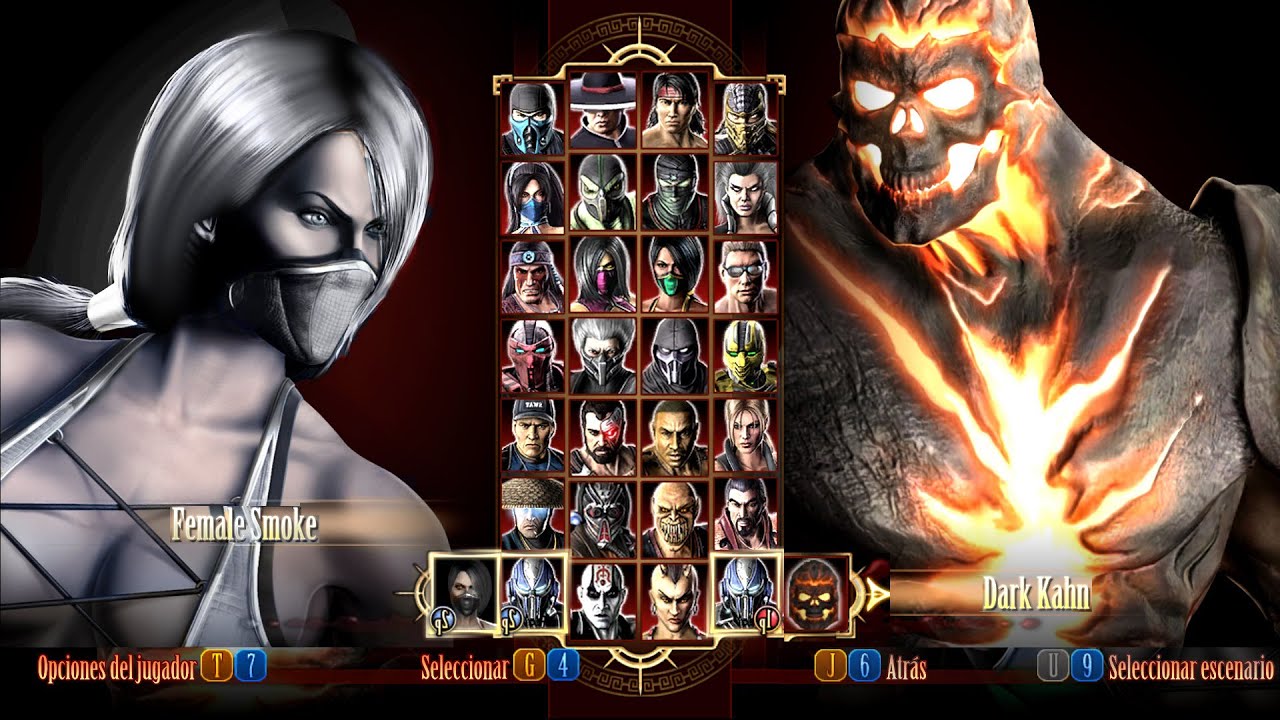Select Nightwolf's portrait
The height and width of the screenshot is (720, 1280).
[x=535, y=277]
